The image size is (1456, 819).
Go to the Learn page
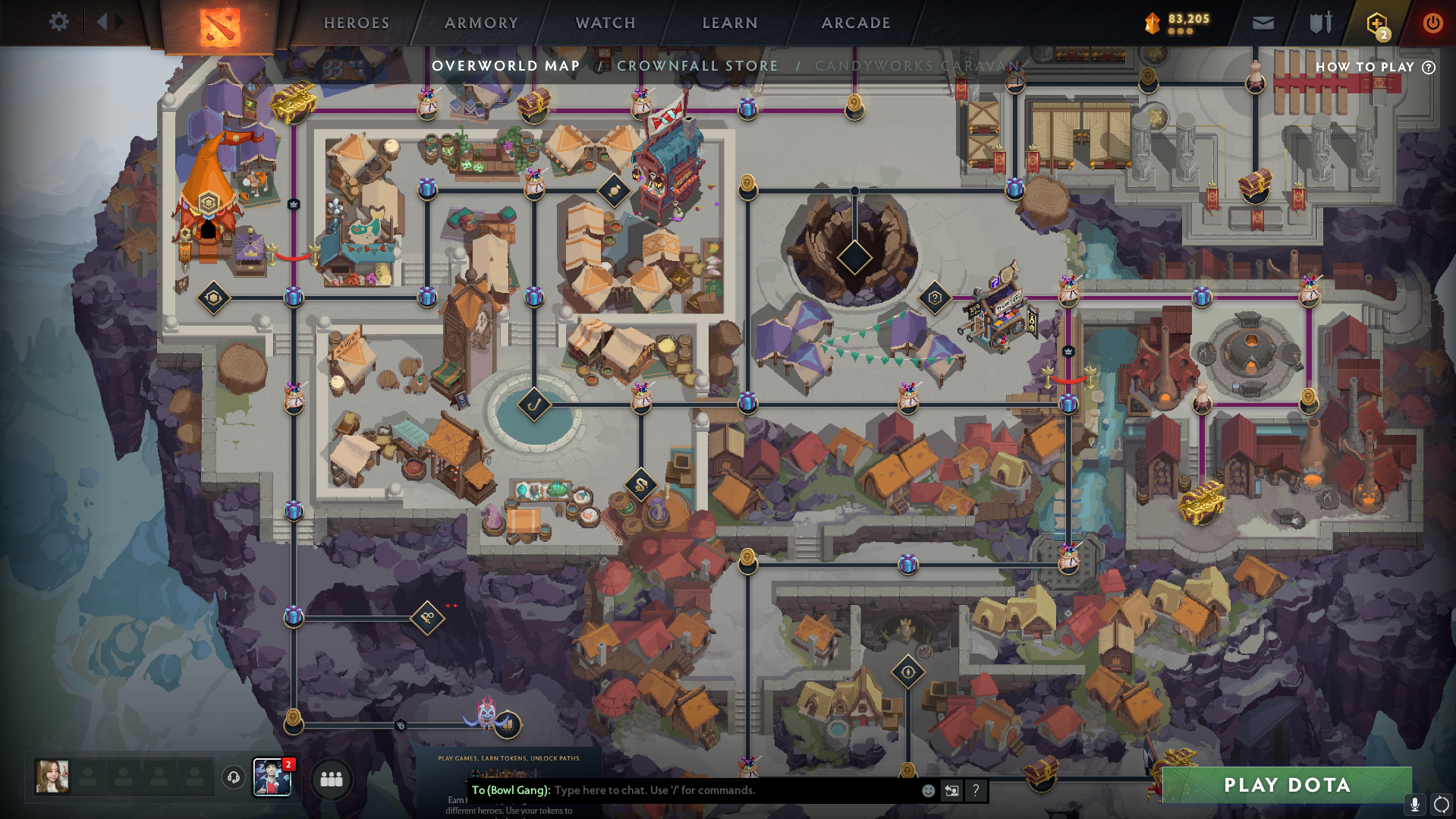click(x=730, y=24)
